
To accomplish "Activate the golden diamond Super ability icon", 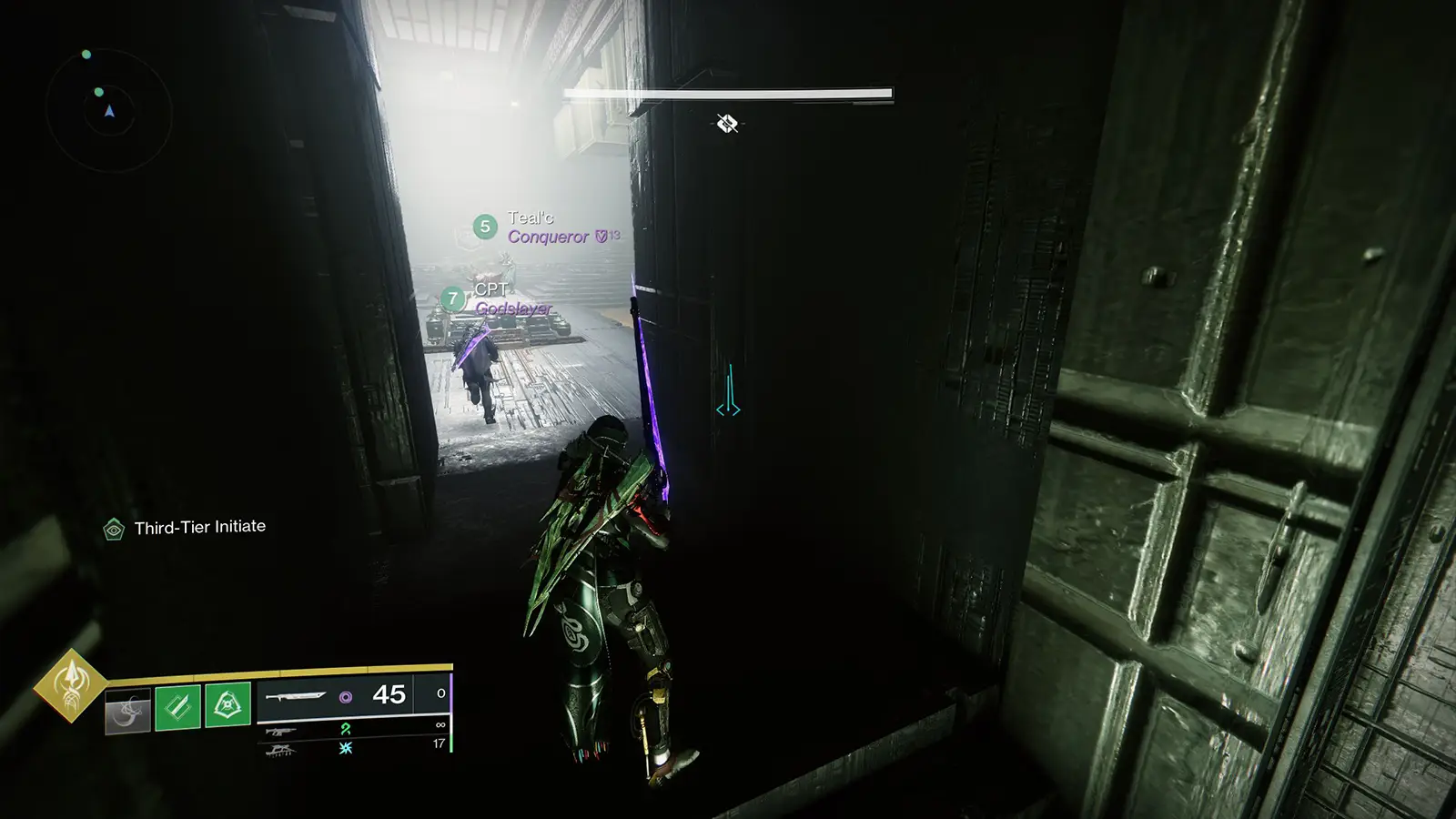I will click(70, 685).
